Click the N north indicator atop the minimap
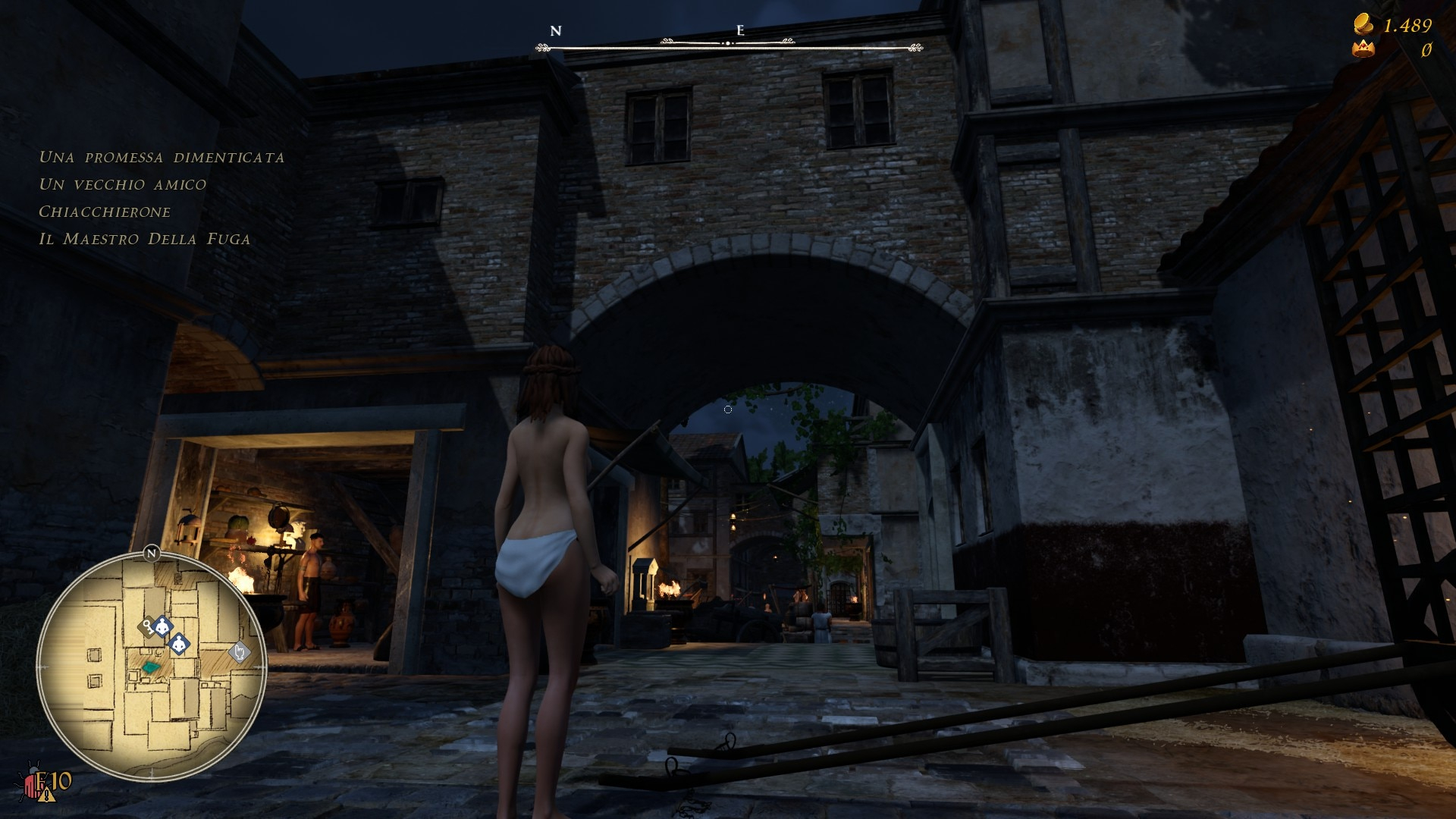This screenshot has height=819, width=1456. click(151, 553)
